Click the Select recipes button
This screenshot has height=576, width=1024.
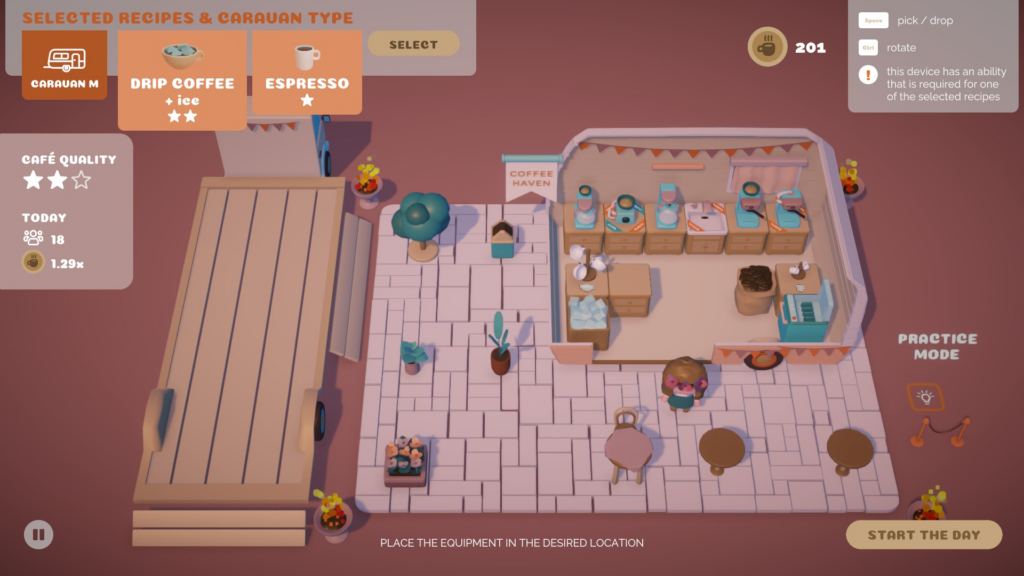click(413, 44)
